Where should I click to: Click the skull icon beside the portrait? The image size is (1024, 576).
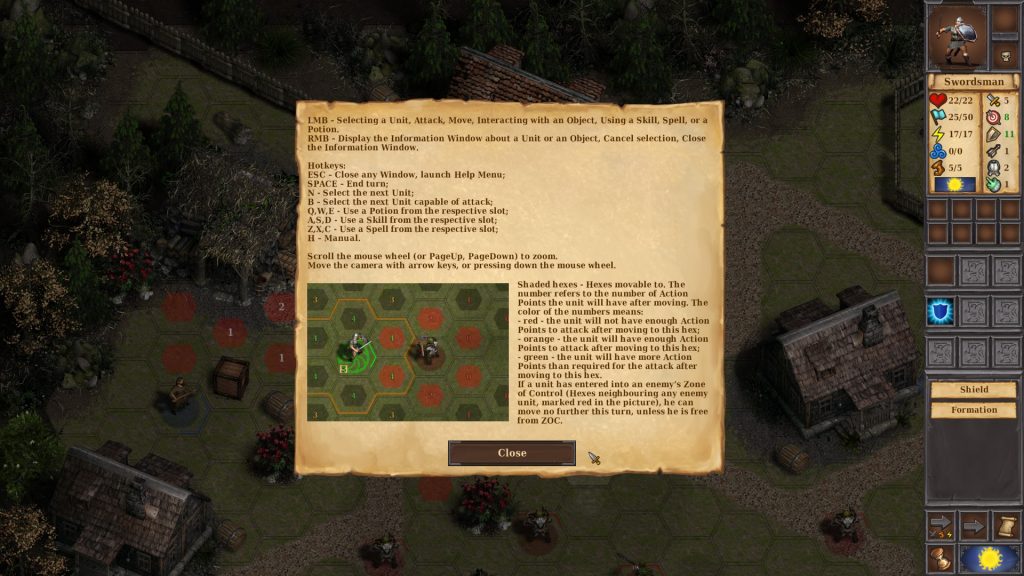coord(1005,56)
